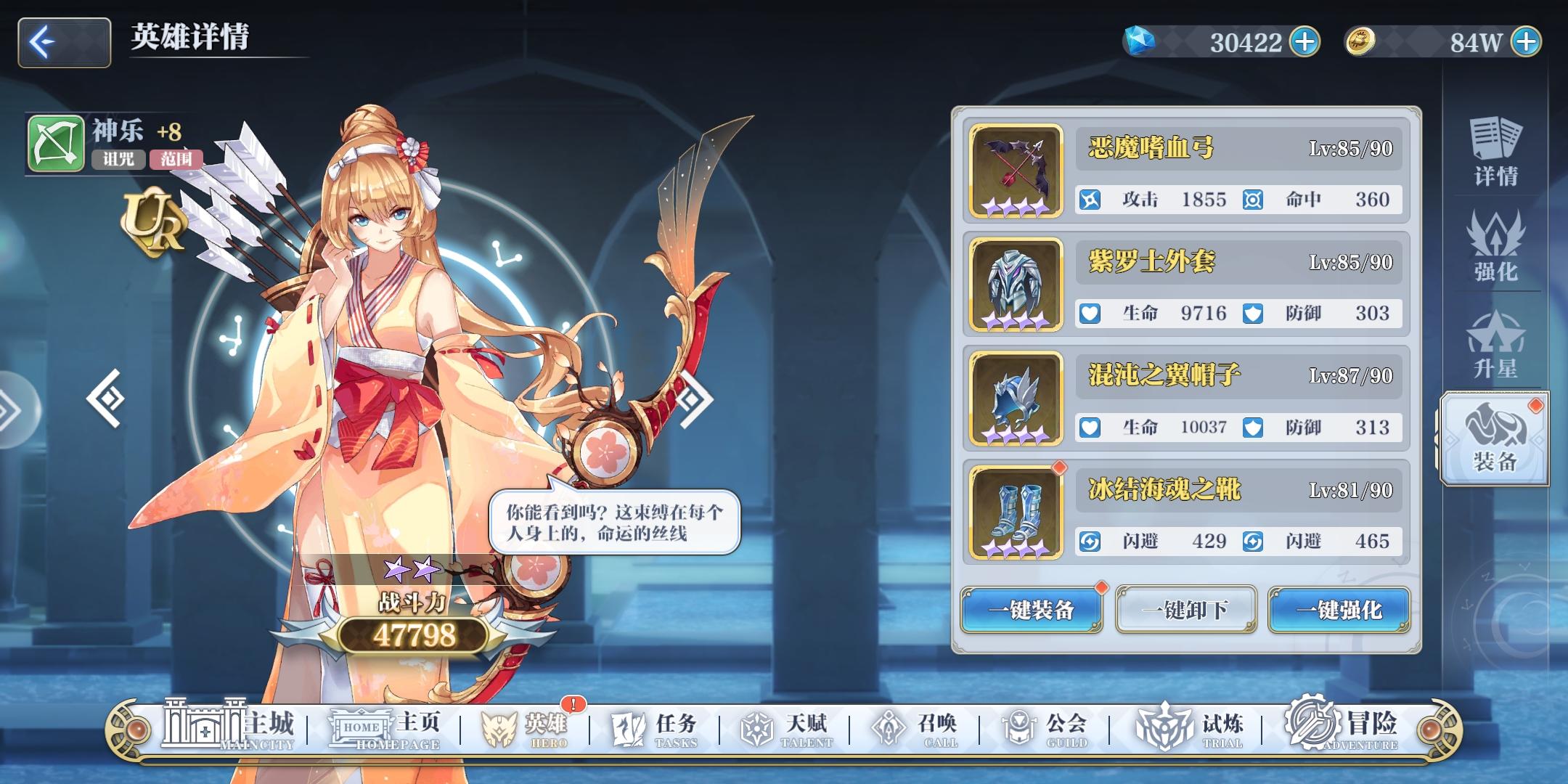This screenshot has height=784, width=1568.
Task: Switch to the 主页 homepage tab
Action: tap(396, 725)
